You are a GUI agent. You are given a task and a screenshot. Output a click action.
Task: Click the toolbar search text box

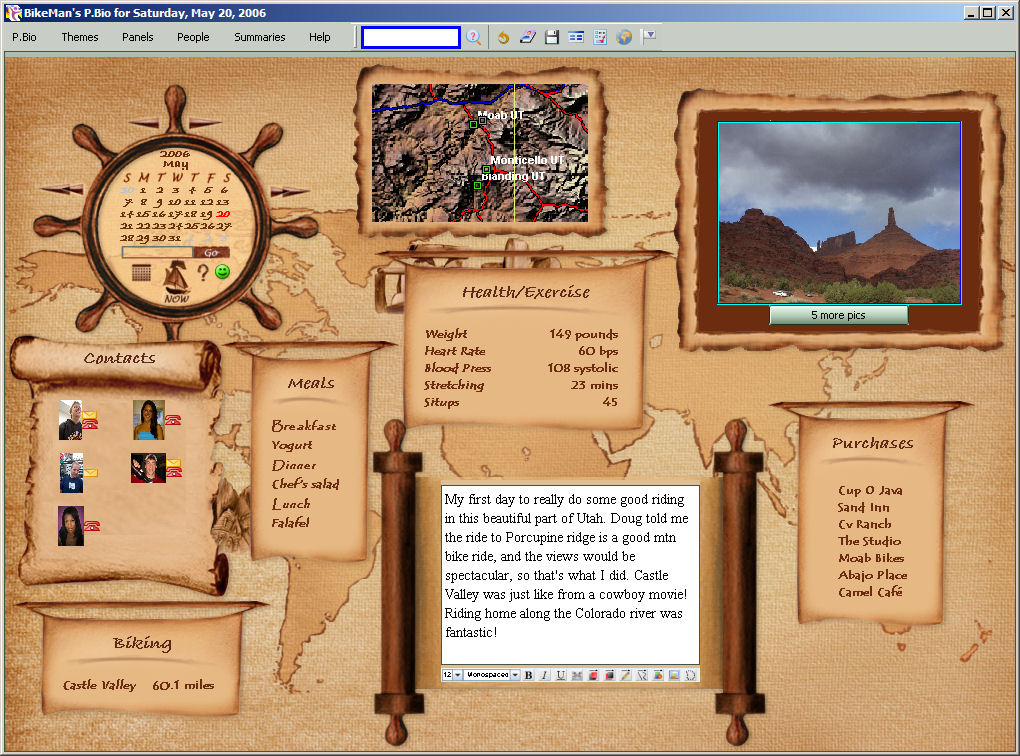[411, 37]
